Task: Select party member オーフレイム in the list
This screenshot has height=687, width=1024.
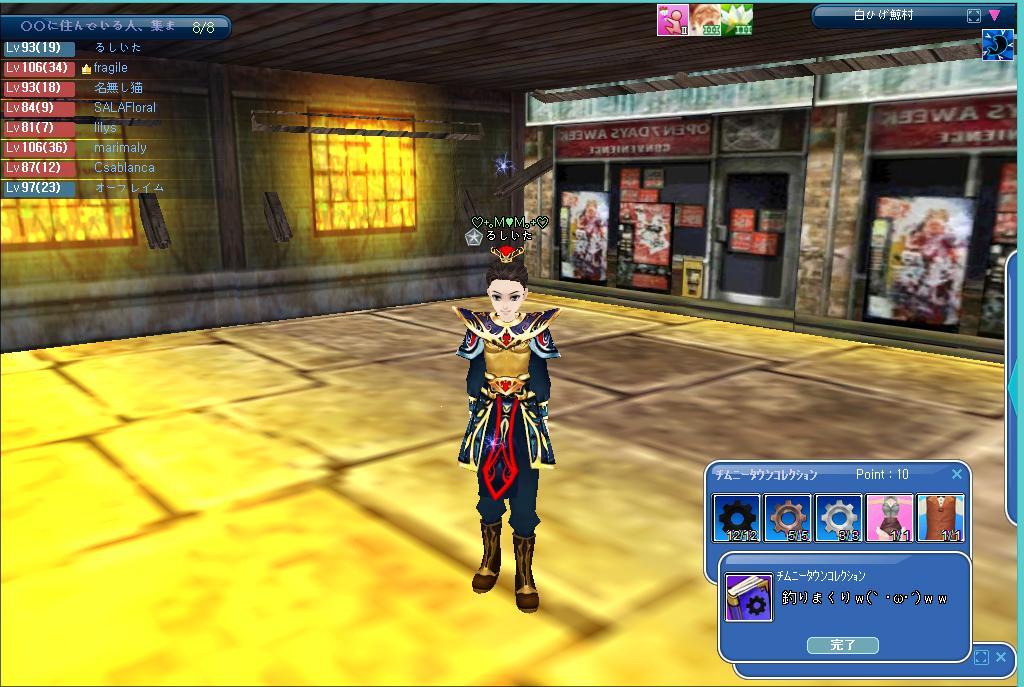Action: [129, 188]
